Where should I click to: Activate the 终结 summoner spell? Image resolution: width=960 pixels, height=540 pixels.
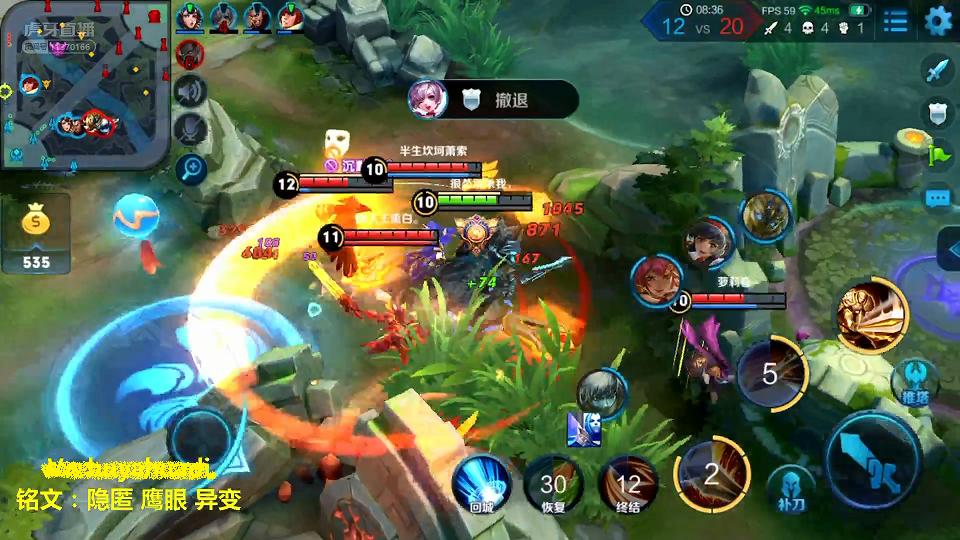pos(628,485)
